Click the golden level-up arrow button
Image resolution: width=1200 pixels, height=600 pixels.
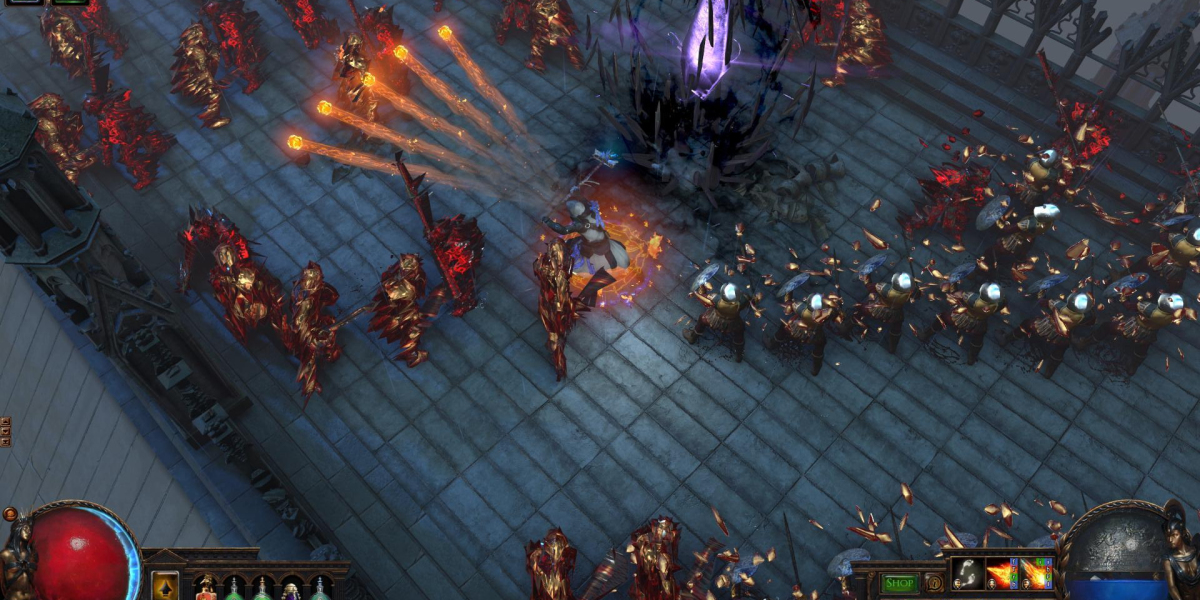[x=165, y=585]
